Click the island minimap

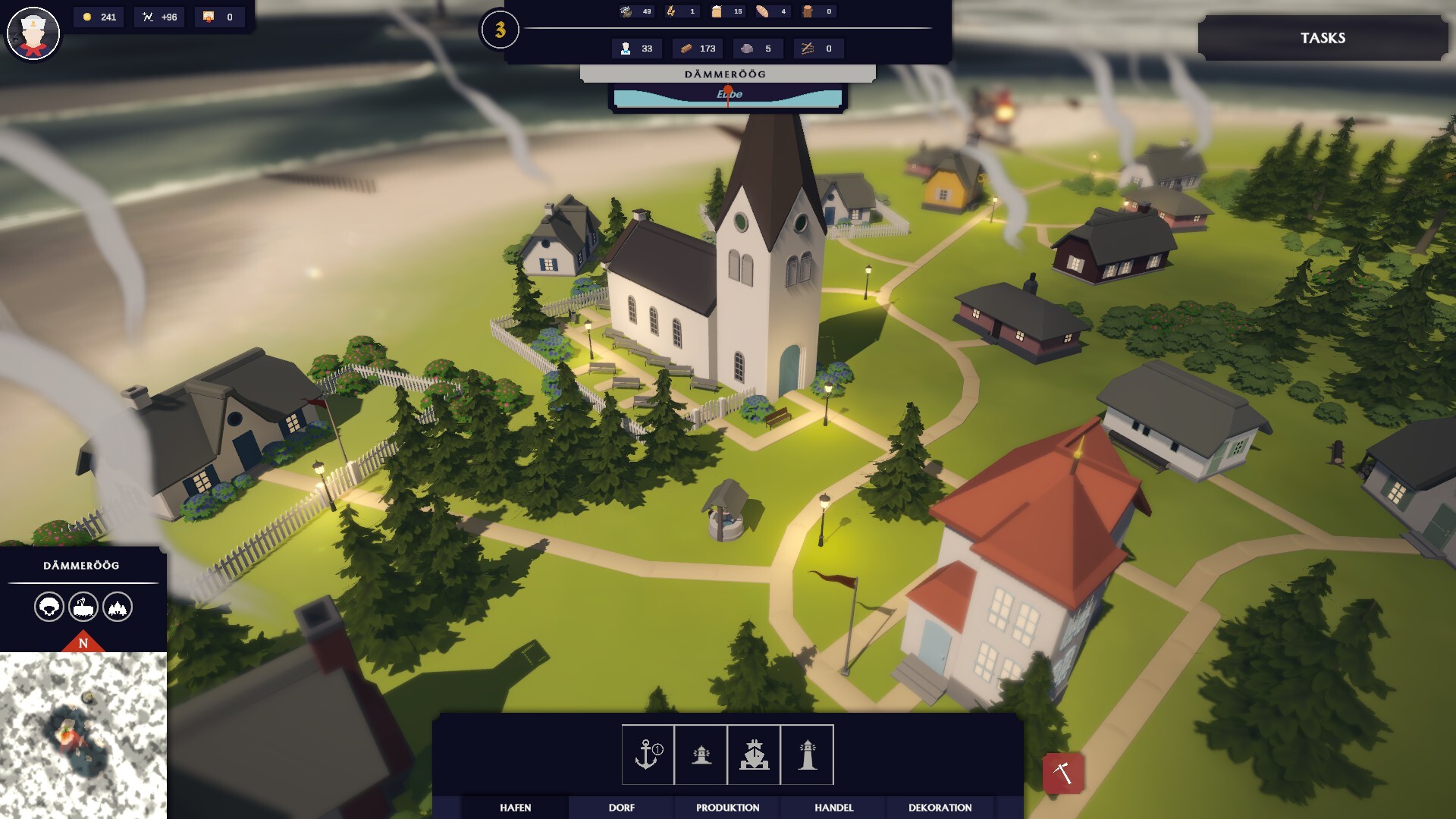(x=83, y=734)
